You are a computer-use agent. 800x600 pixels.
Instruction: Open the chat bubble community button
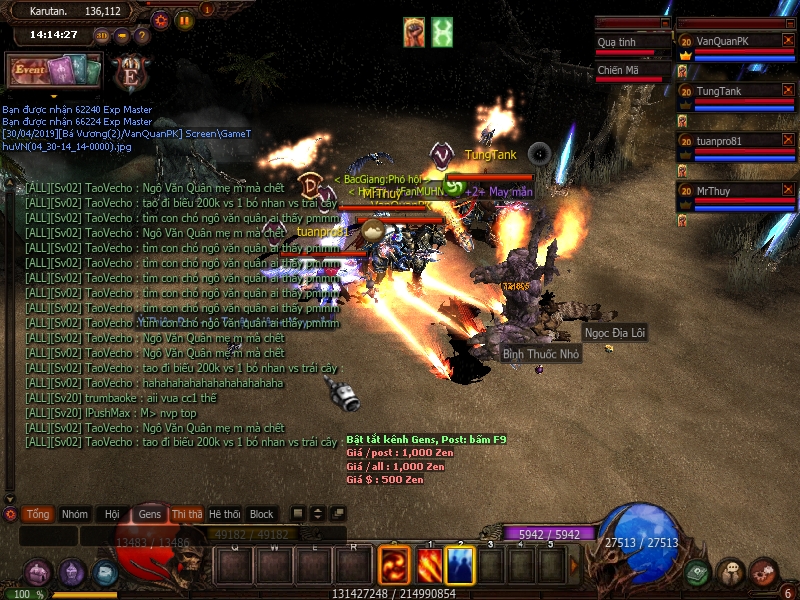tap(730, 573)
